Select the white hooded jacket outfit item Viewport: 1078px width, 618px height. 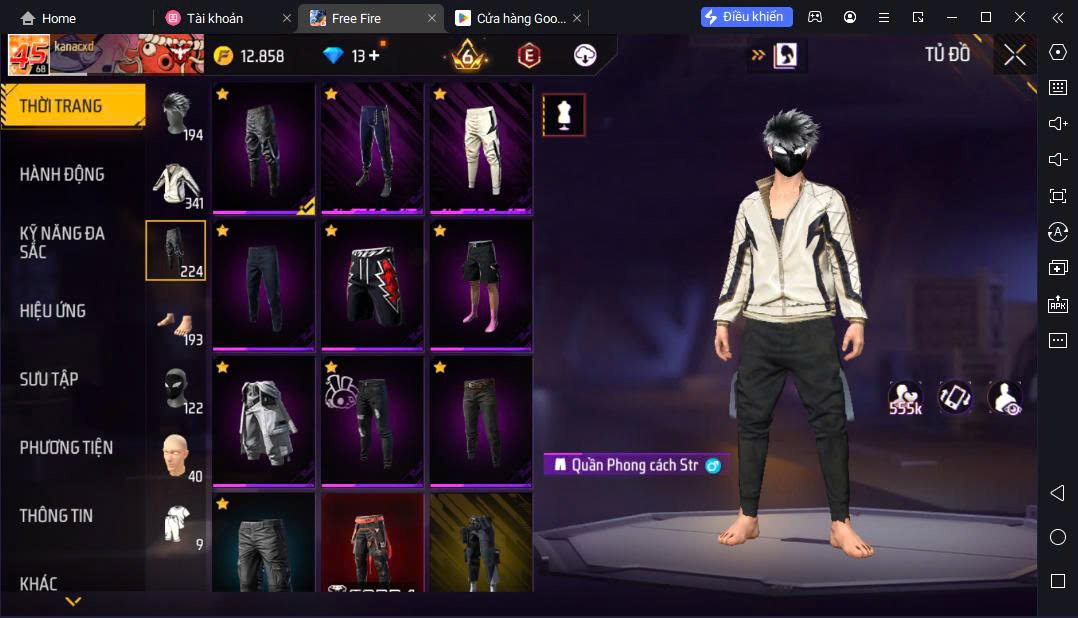click(x=263, y=421)
